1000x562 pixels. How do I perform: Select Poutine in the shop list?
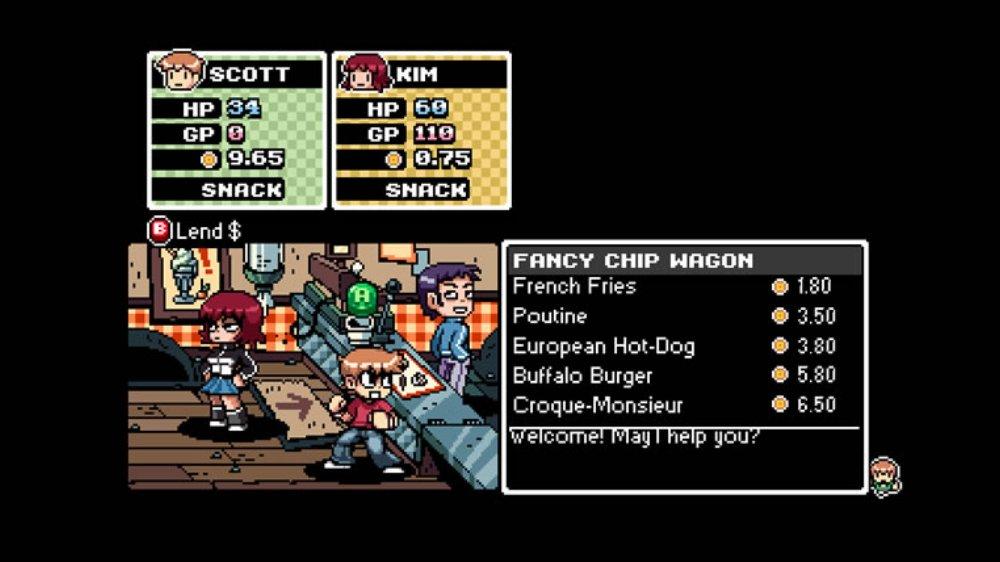point(550,316)
